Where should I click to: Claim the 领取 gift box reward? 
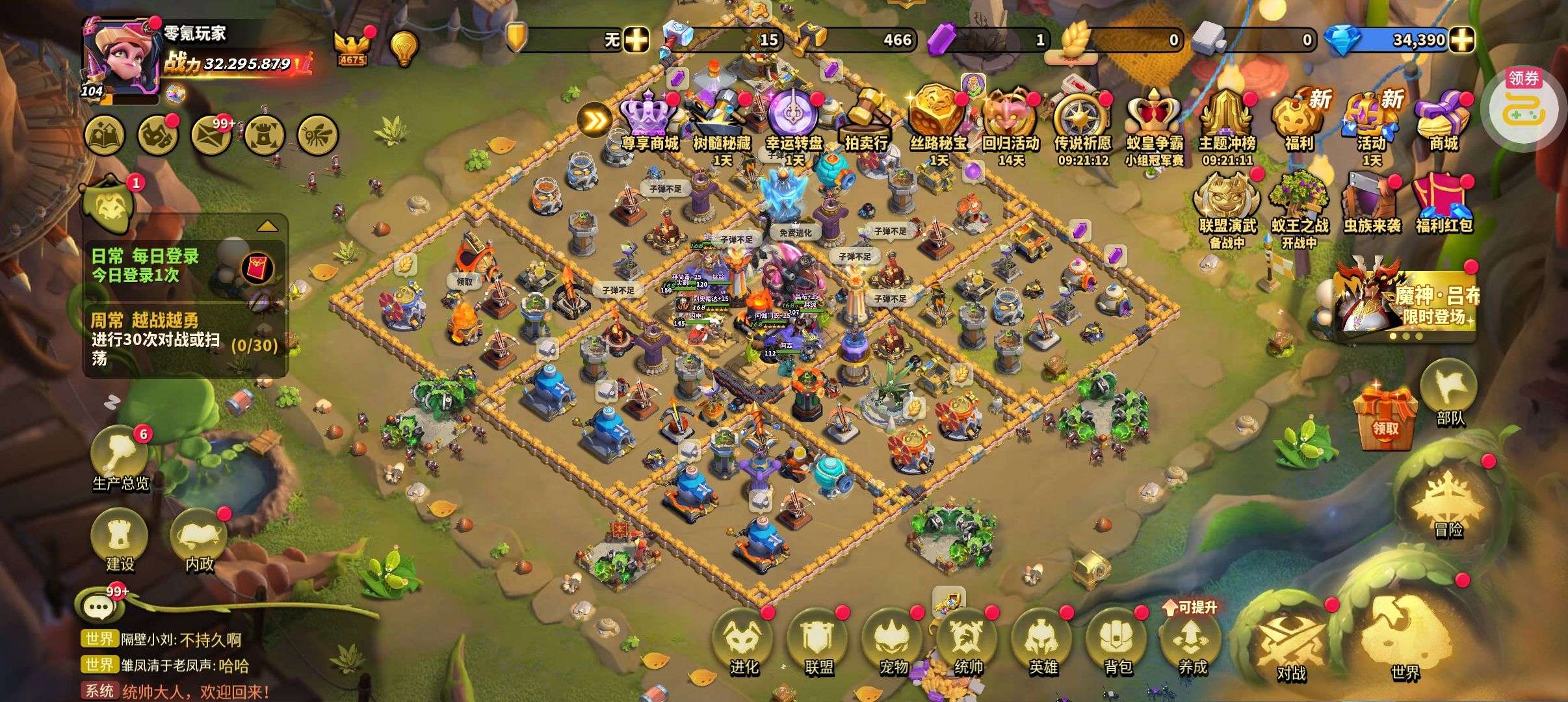click(1385, 417)
